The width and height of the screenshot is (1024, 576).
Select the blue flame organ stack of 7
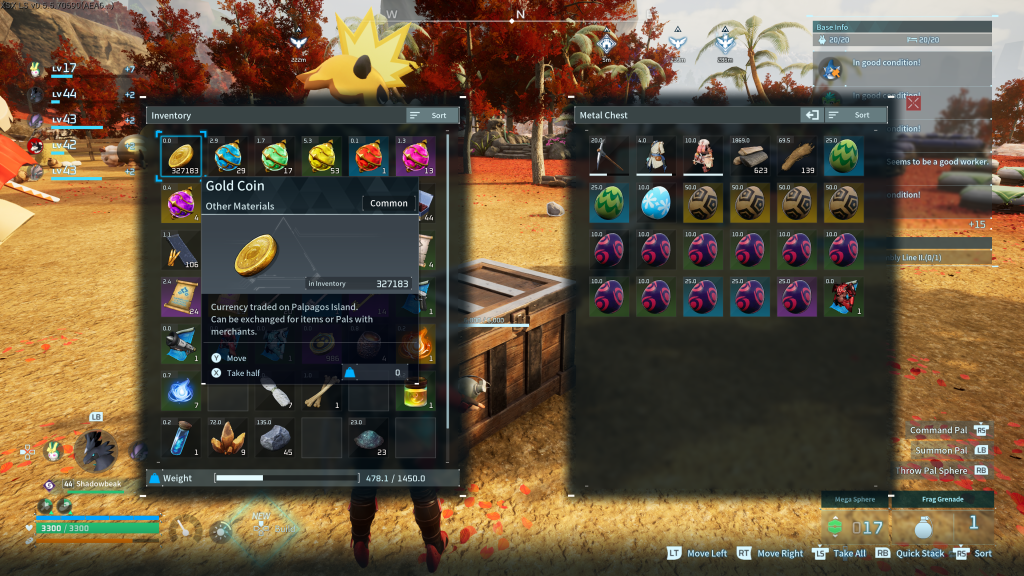pos(181,390)
